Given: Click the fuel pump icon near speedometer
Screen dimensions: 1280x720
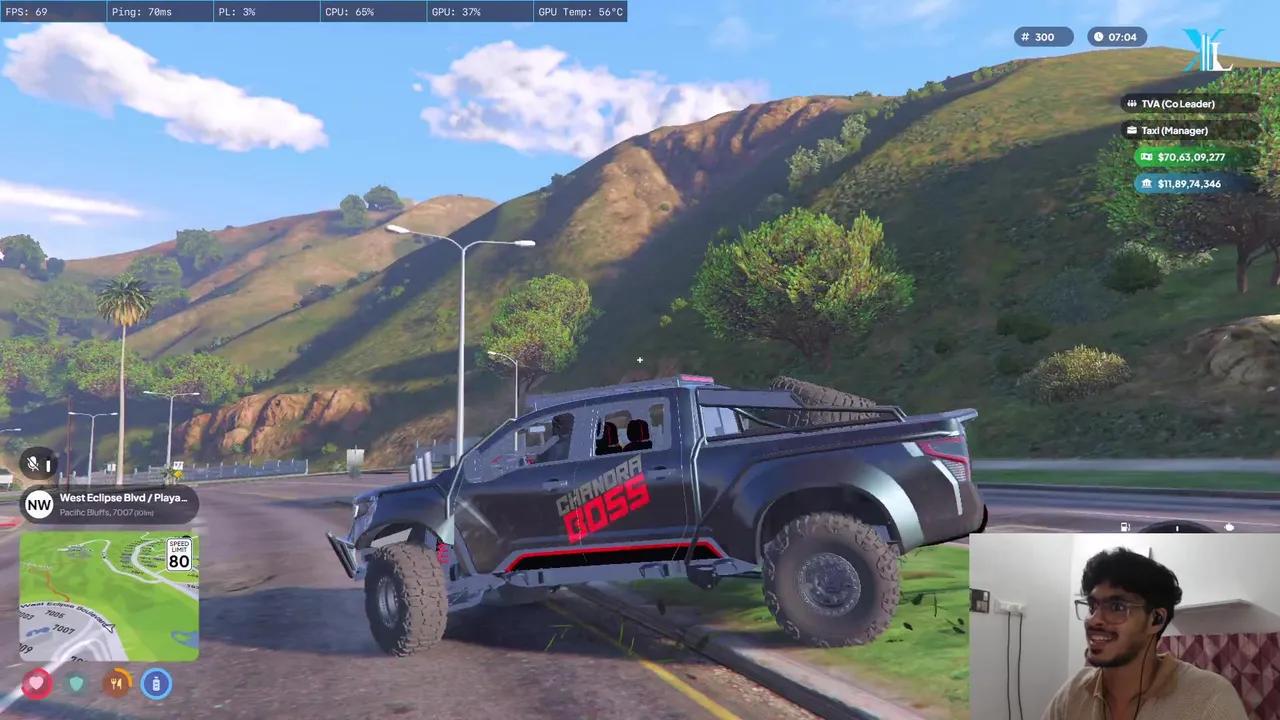Looking at the screenshot, I should tap(1125, 527).
